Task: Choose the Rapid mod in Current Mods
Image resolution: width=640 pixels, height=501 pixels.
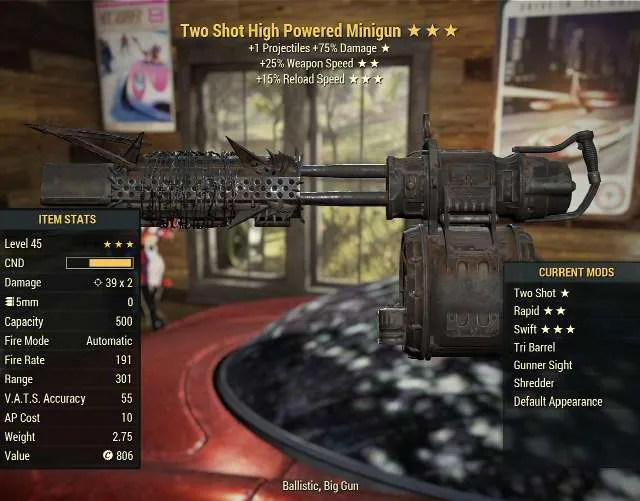Action: (540, 311)
